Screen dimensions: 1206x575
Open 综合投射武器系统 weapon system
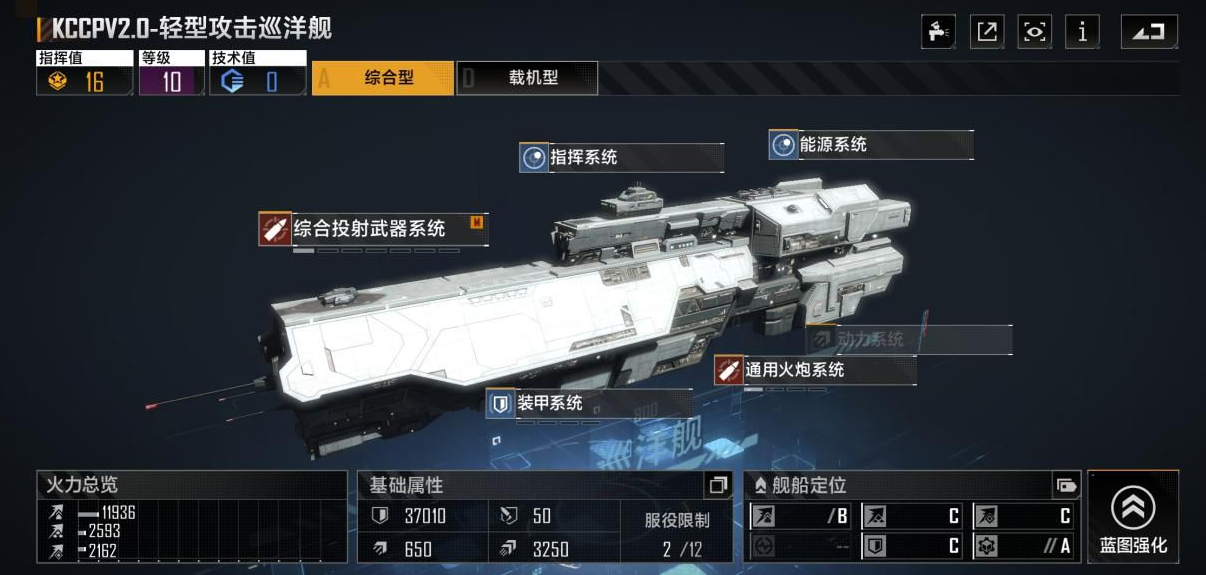(x=371, y=229)
